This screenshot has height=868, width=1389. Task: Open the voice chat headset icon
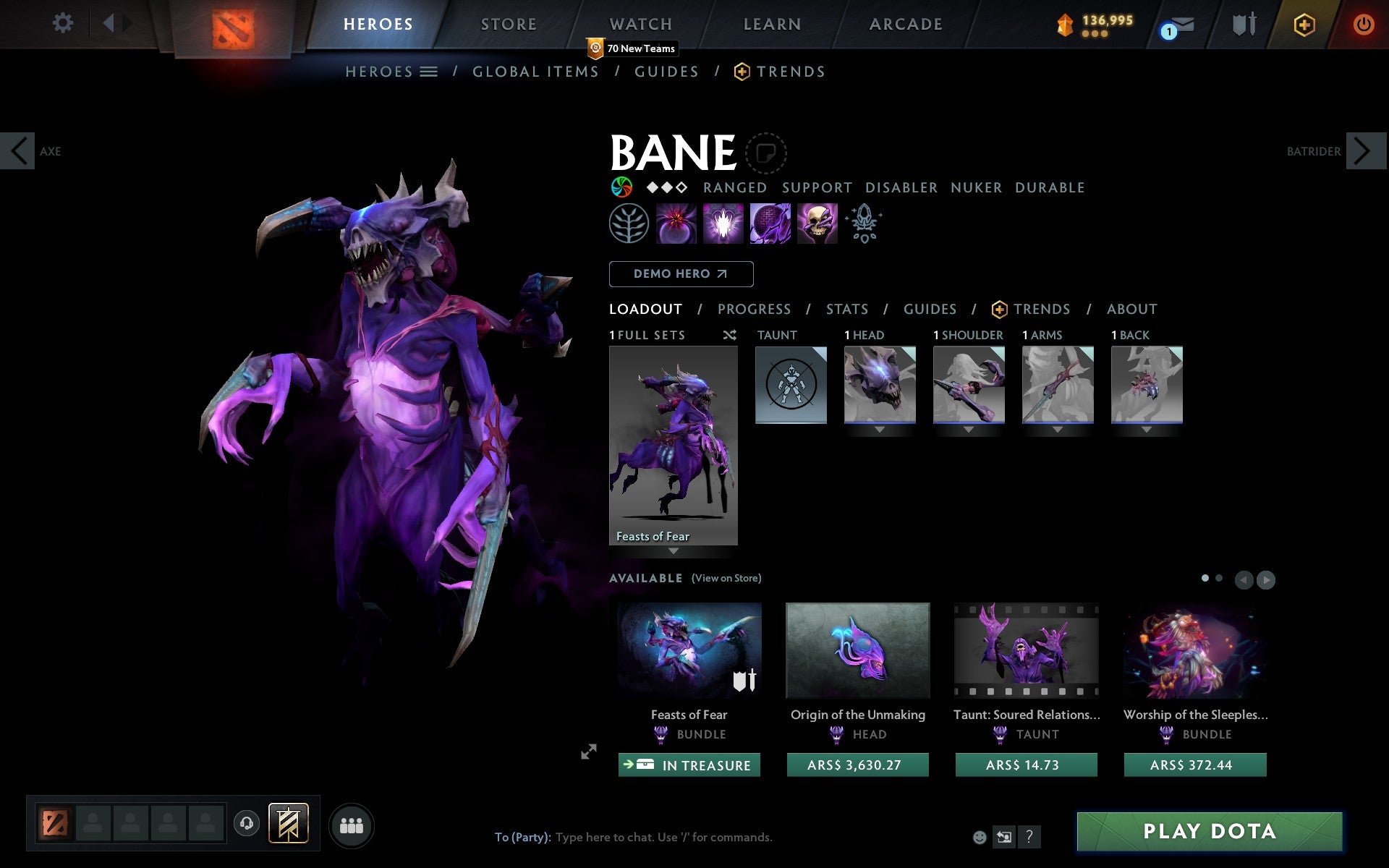click(246, 822)
